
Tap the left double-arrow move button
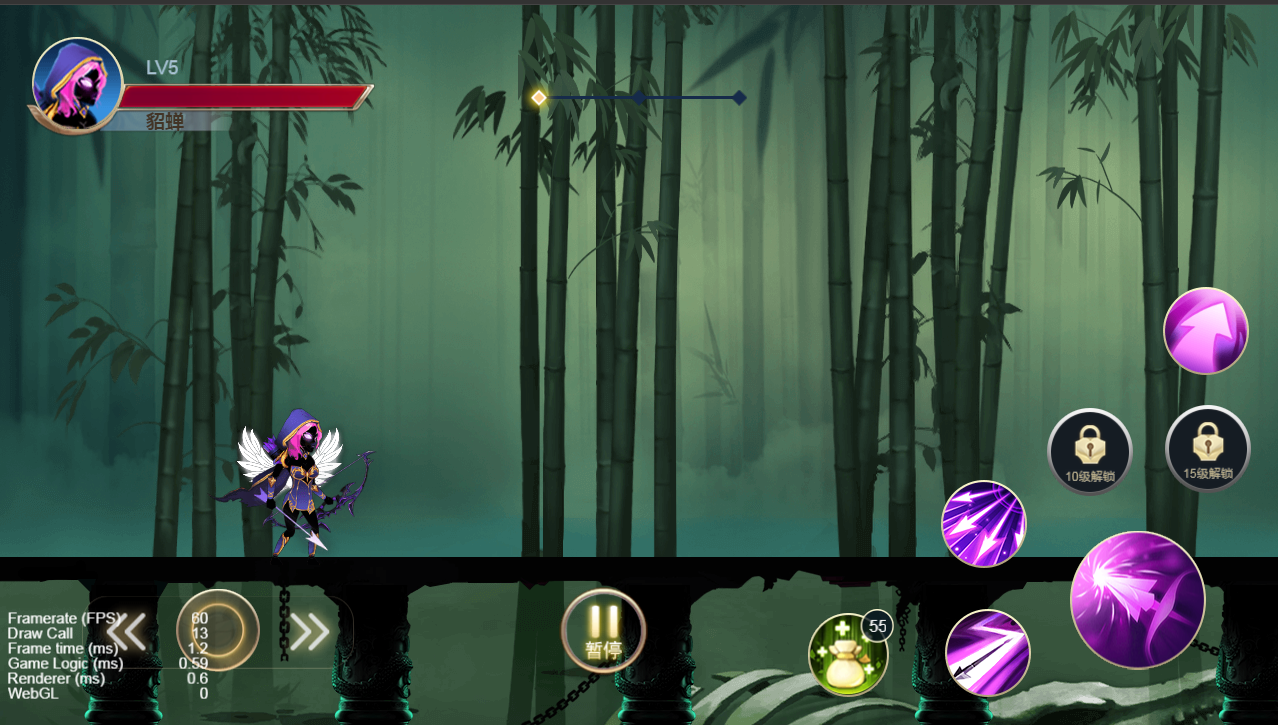[127, 631]
